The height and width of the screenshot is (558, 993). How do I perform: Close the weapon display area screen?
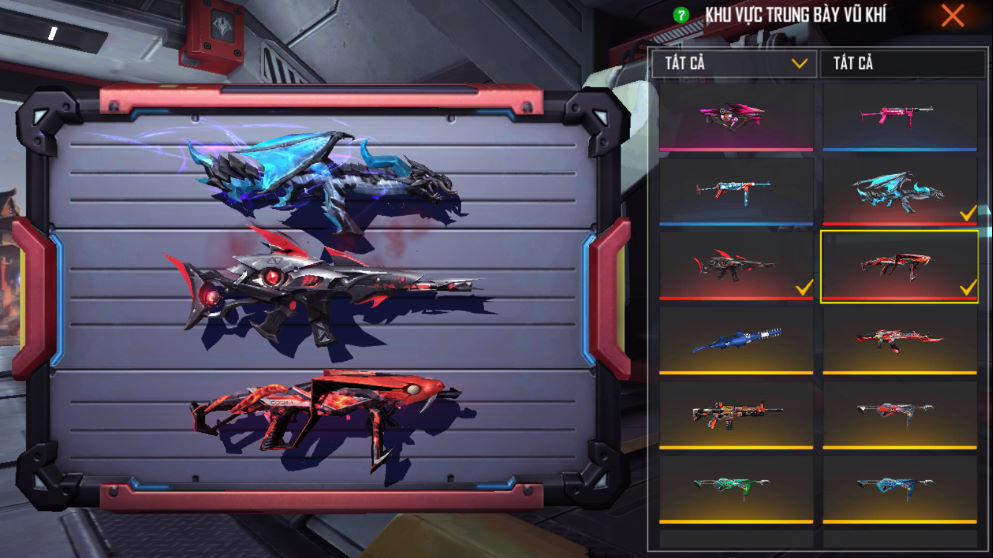coord(952,15)
